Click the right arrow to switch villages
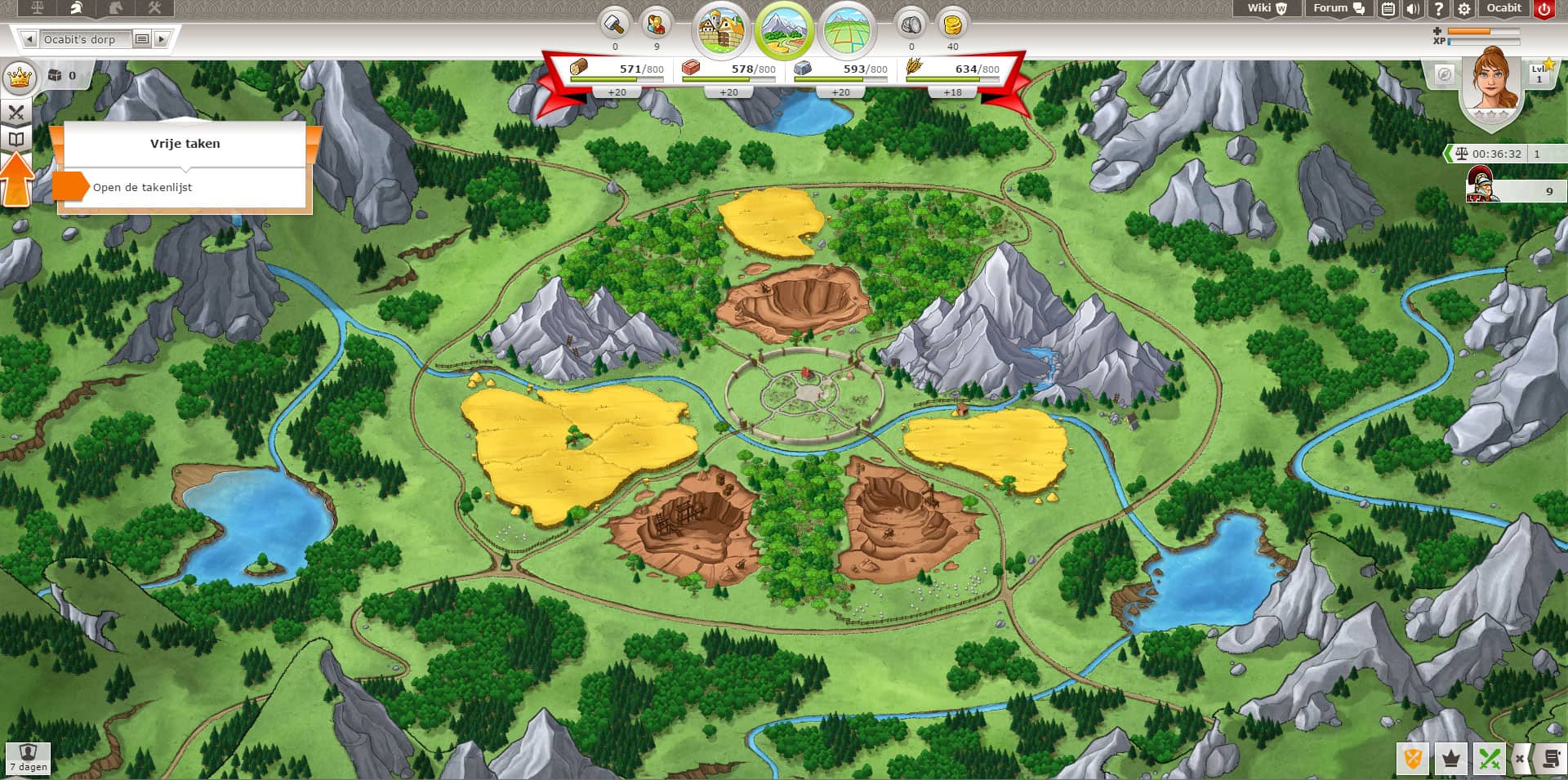The width and height of the screenshot is (1568, 780). [x=162, y=38]
